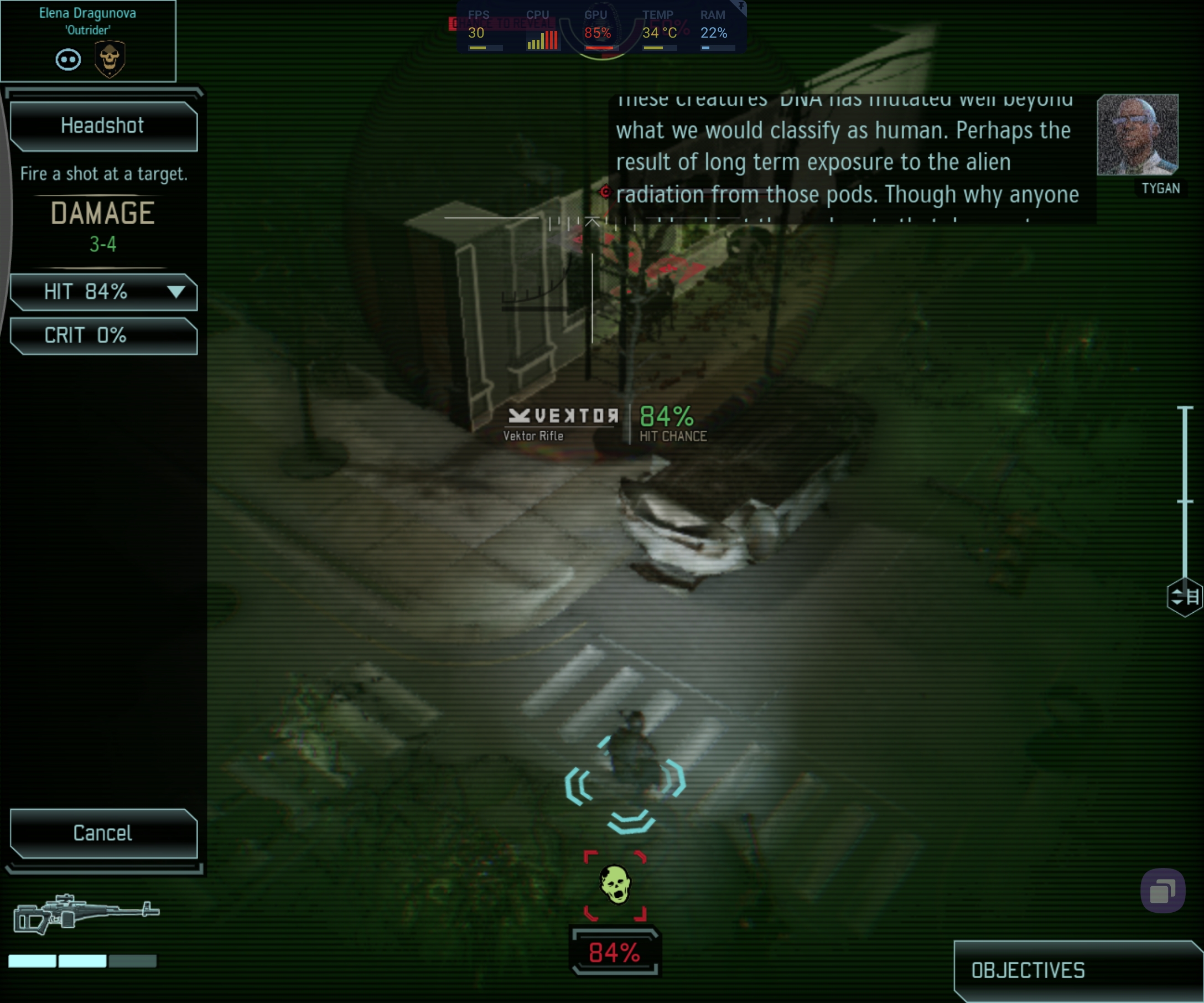
Task: Adjust the vertical camera zoom slider
Action: [x=1185, y=501]
